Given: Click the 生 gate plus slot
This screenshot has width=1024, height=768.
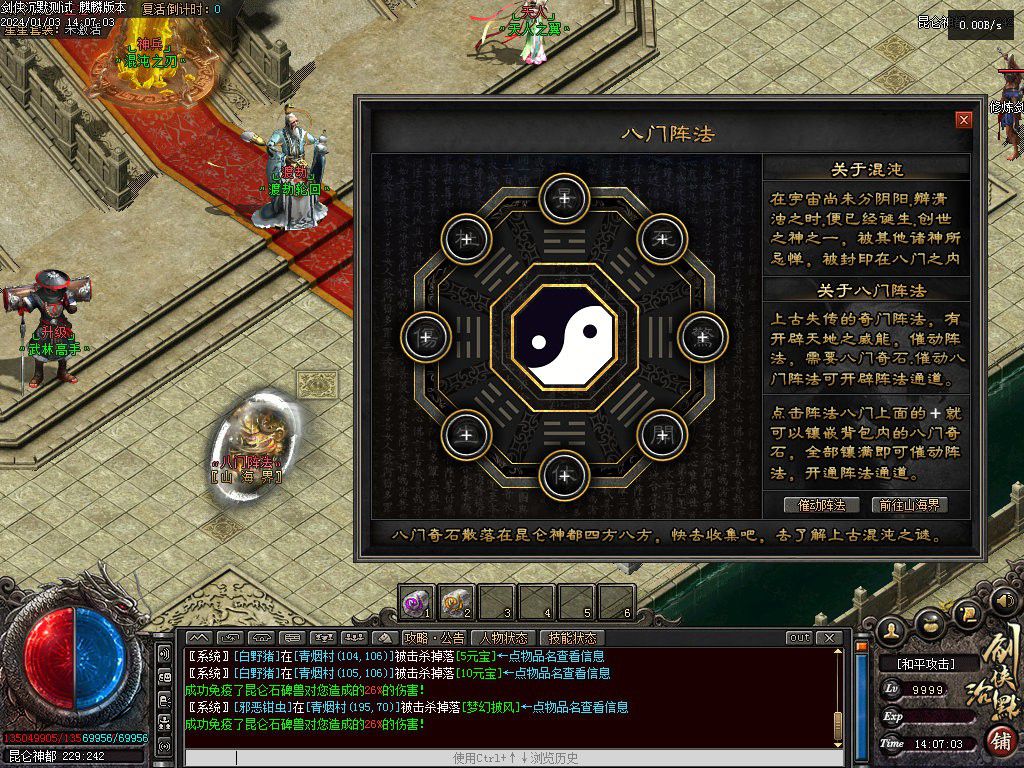Looking at the screenshot, I should coord(466,434).
